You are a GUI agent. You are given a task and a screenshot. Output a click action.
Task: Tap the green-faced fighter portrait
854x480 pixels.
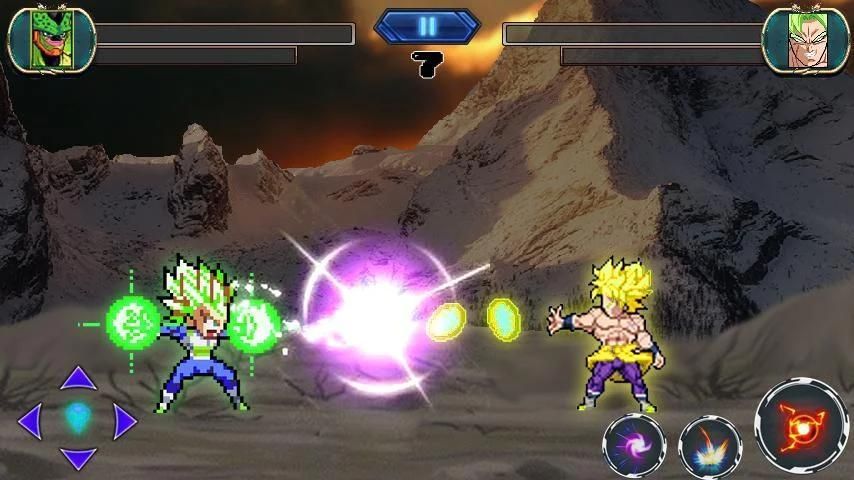coord(50,40)
